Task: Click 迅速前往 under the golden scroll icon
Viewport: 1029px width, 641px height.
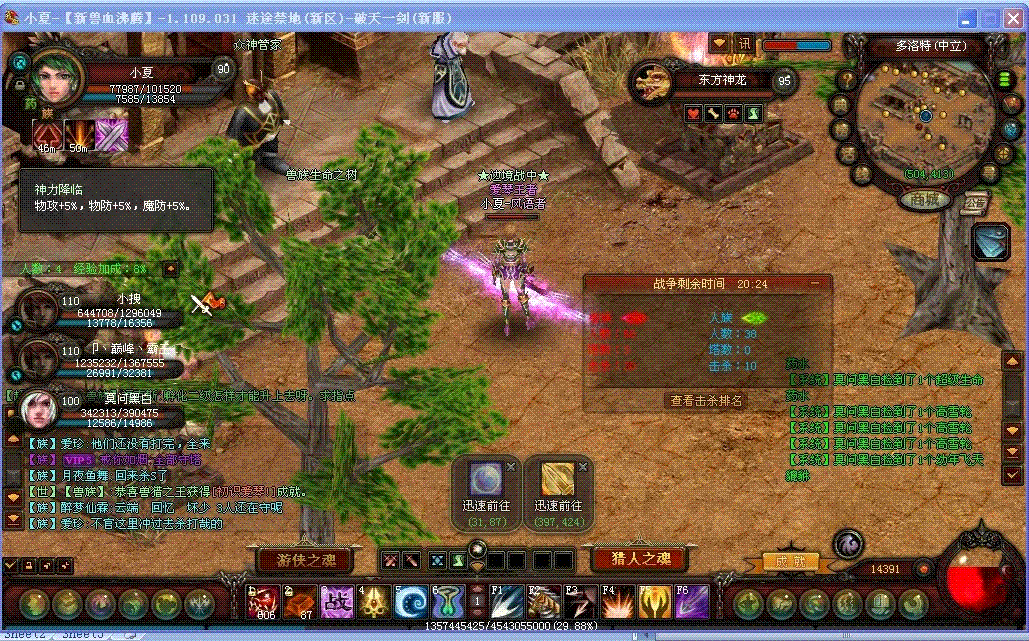Action: click(x=559, y=506)
